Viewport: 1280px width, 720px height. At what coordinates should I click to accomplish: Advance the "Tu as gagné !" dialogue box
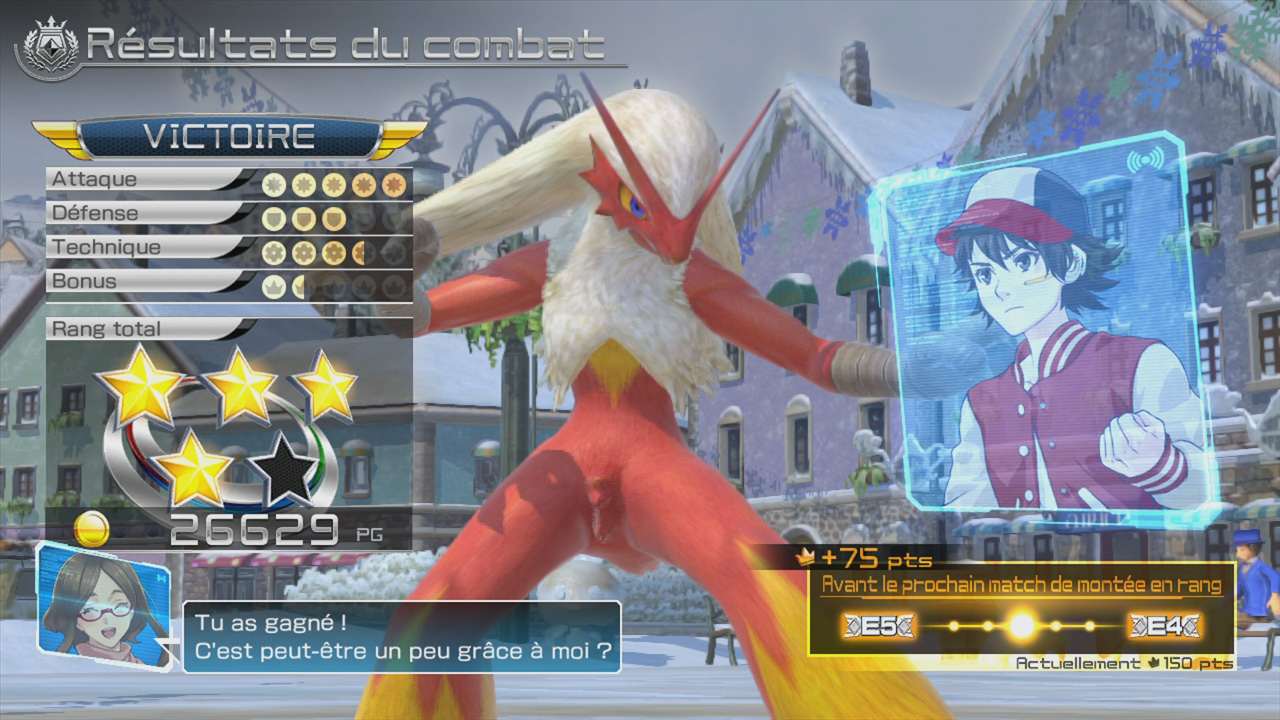click(401, 637)
